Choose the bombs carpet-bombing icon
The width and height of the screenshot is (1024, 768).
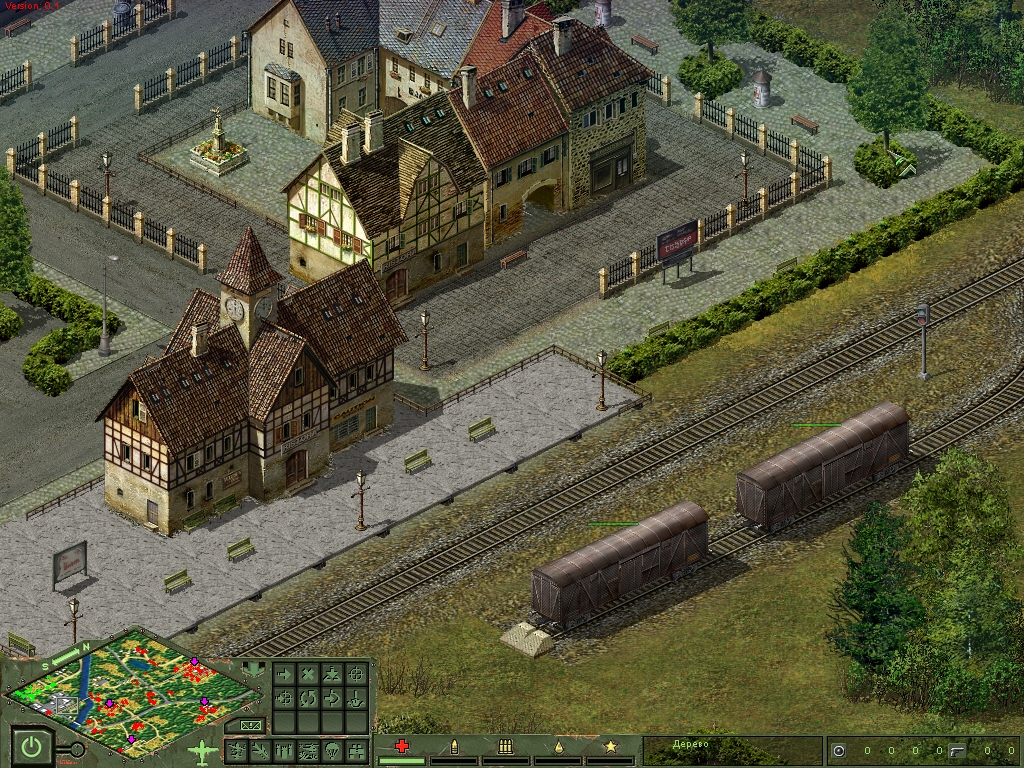tap(284, 750)
